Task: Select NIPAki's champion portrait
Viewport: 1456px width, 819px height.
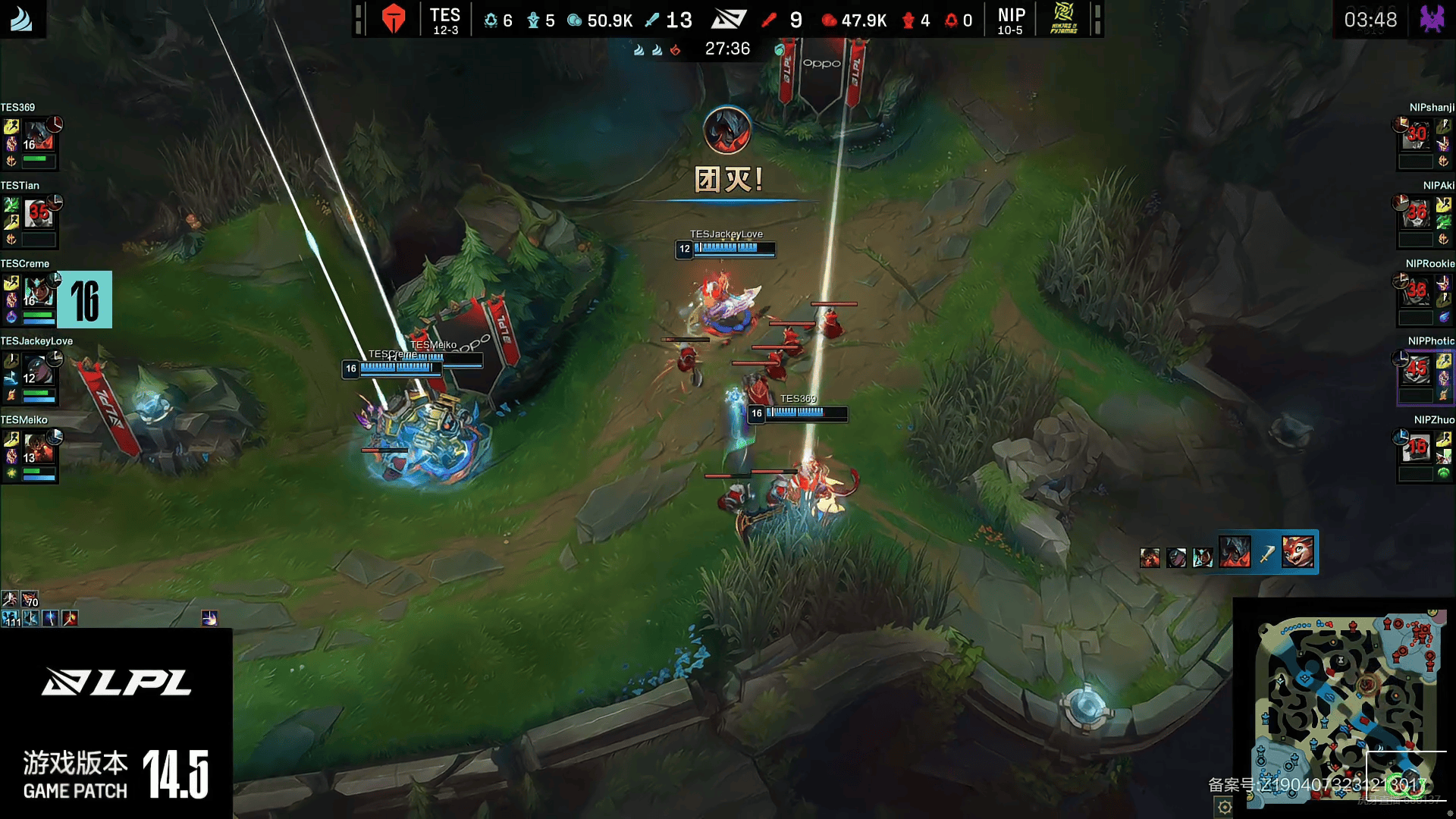Action: pyautogui.click(x=1416, y=214)
